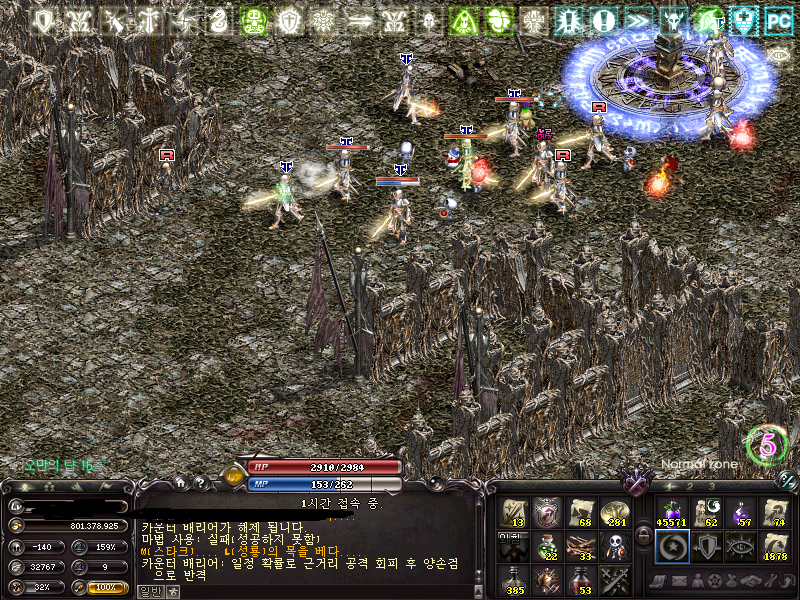Use the red potion with 53 left

pyautogui.click(x=581, y=579)
